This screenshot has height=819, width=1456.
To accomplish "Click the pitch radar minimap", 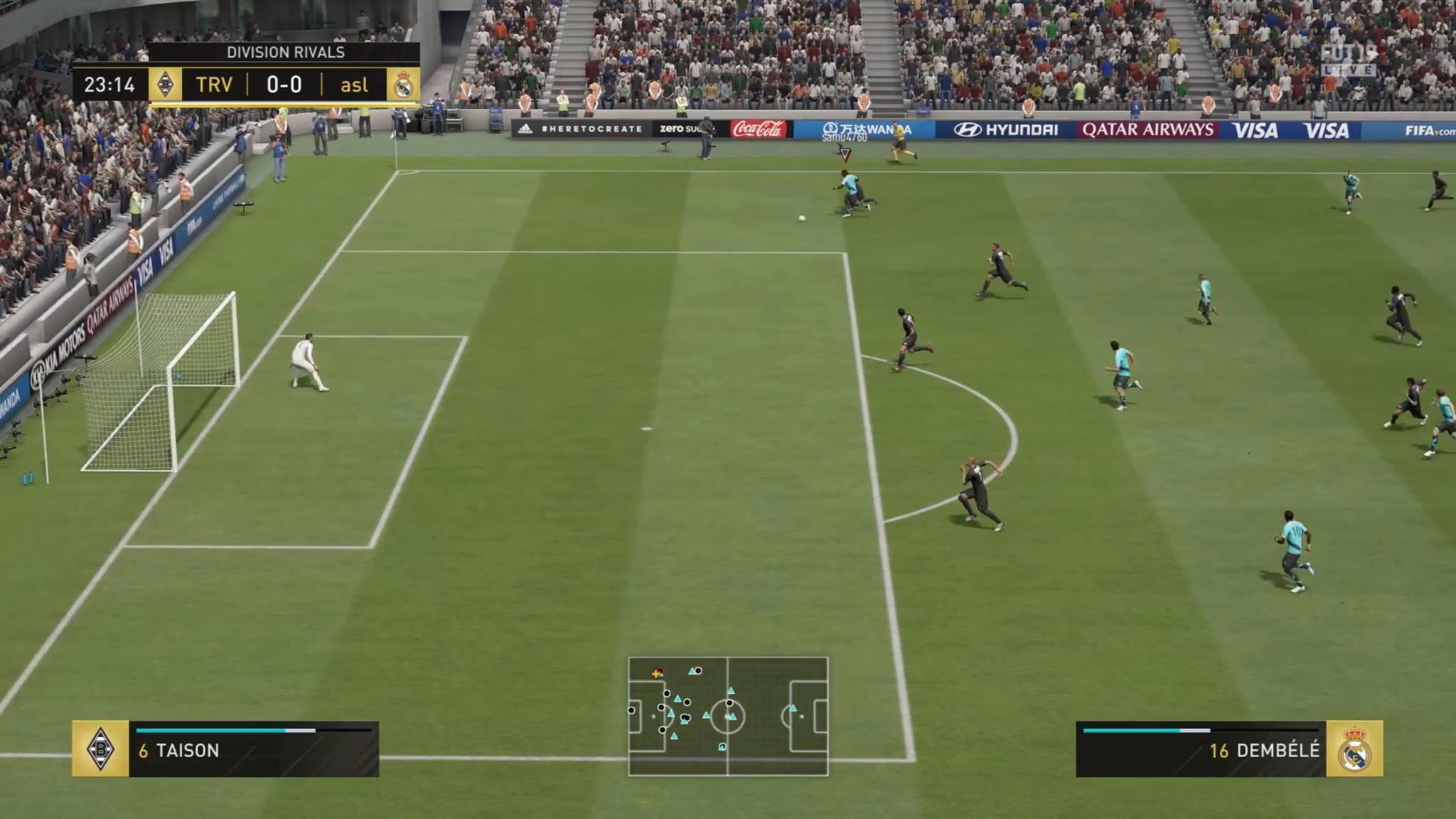I will pyautogui.click(x=728, y=716).
